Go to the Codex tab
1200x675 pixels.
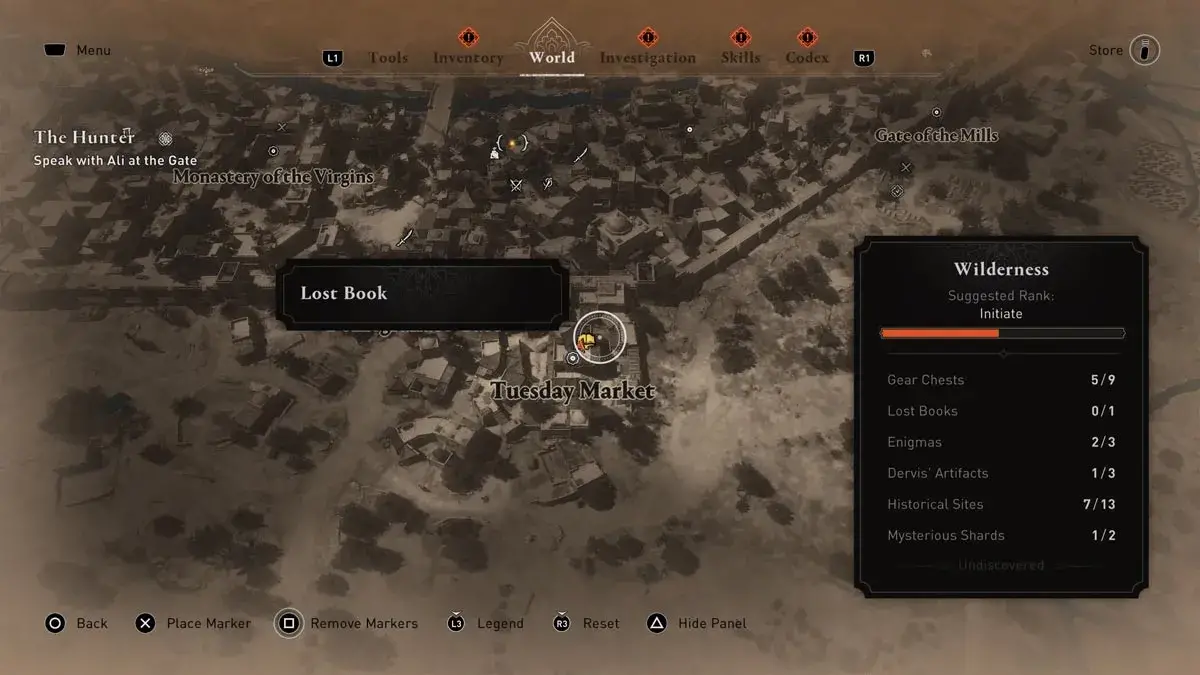(x=807, y=58)
